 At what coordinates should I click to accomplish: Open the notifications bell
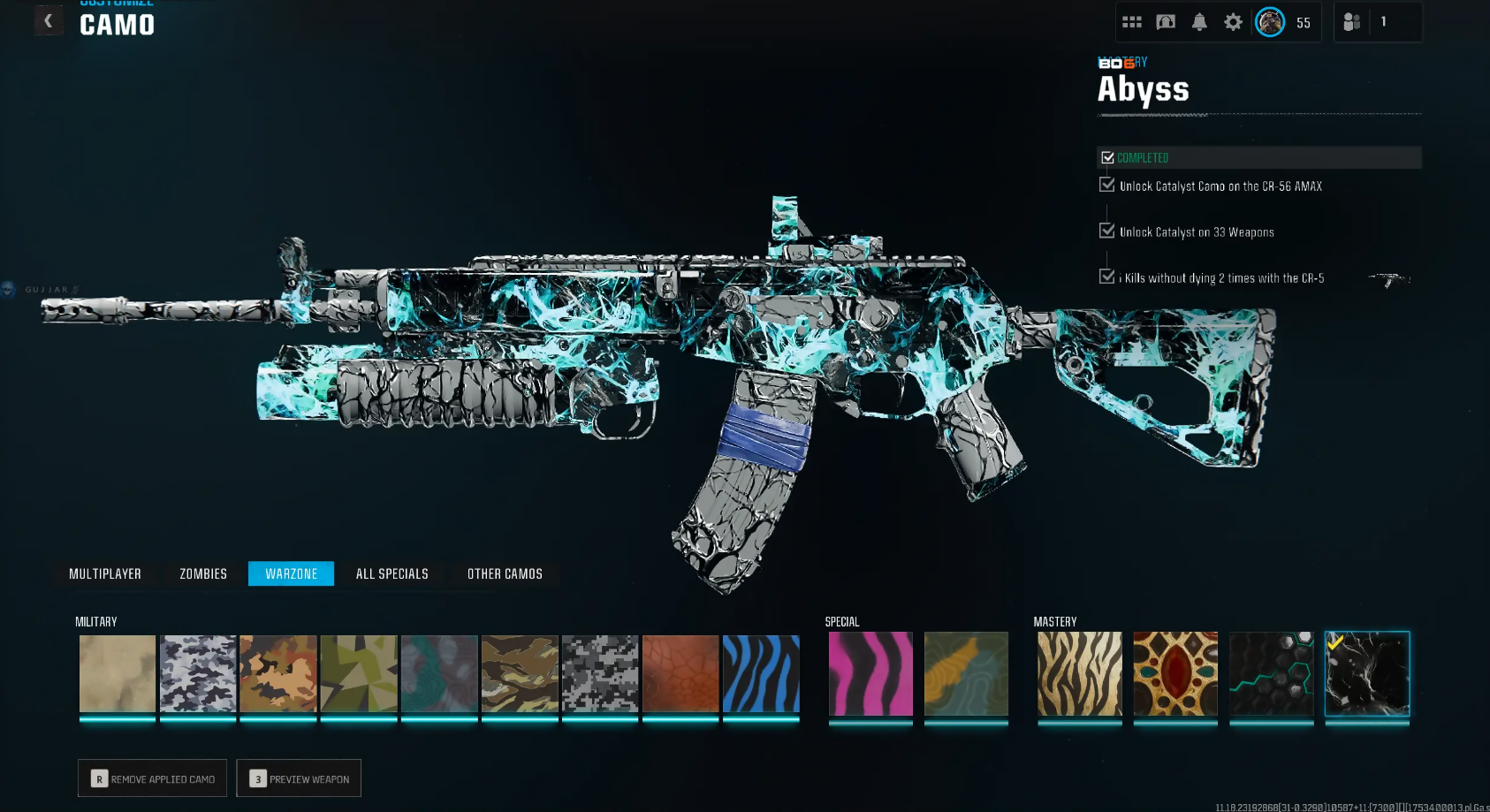(x=1199, y=22)
